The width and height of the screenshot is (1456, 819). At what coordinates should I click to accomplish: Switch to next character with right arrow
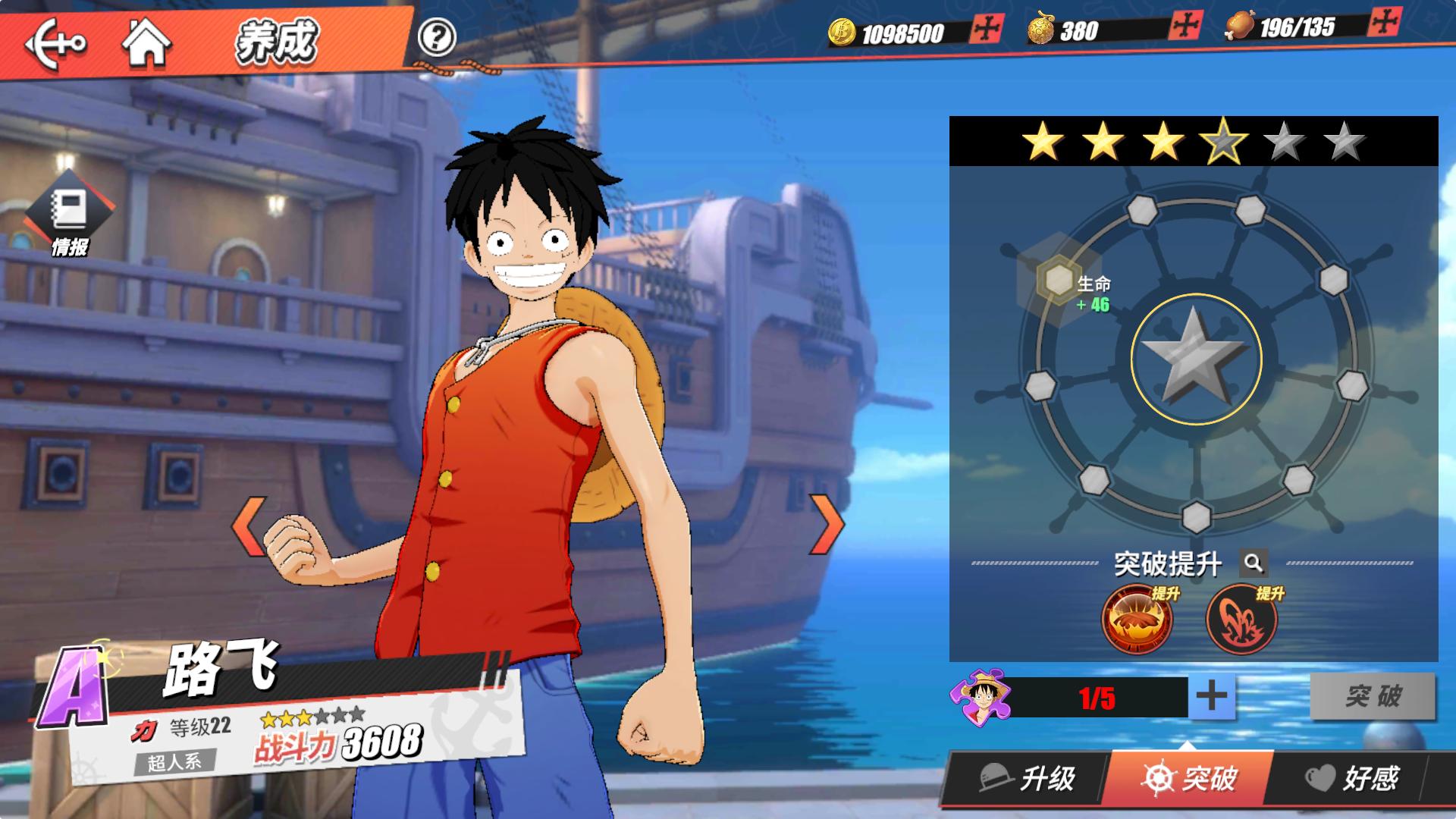coord(828,523)
